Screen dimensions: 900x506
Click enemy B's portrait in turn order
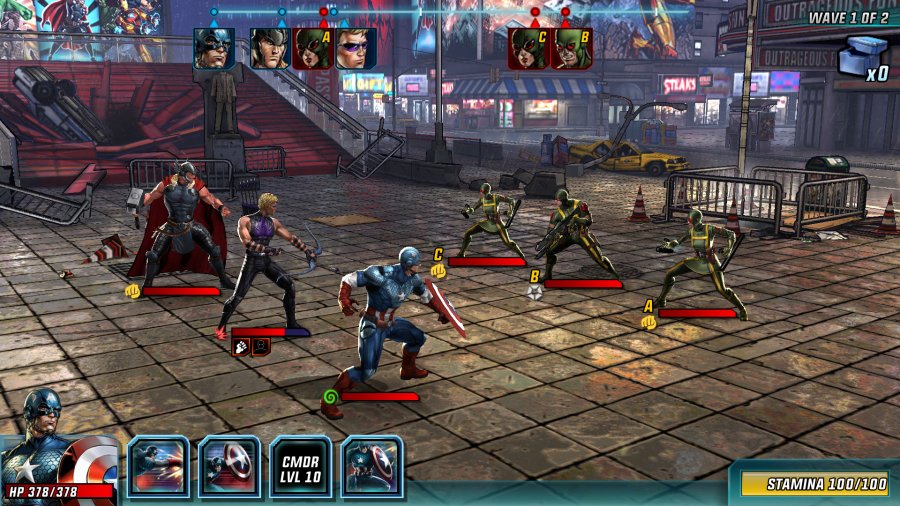coord(571,48)
